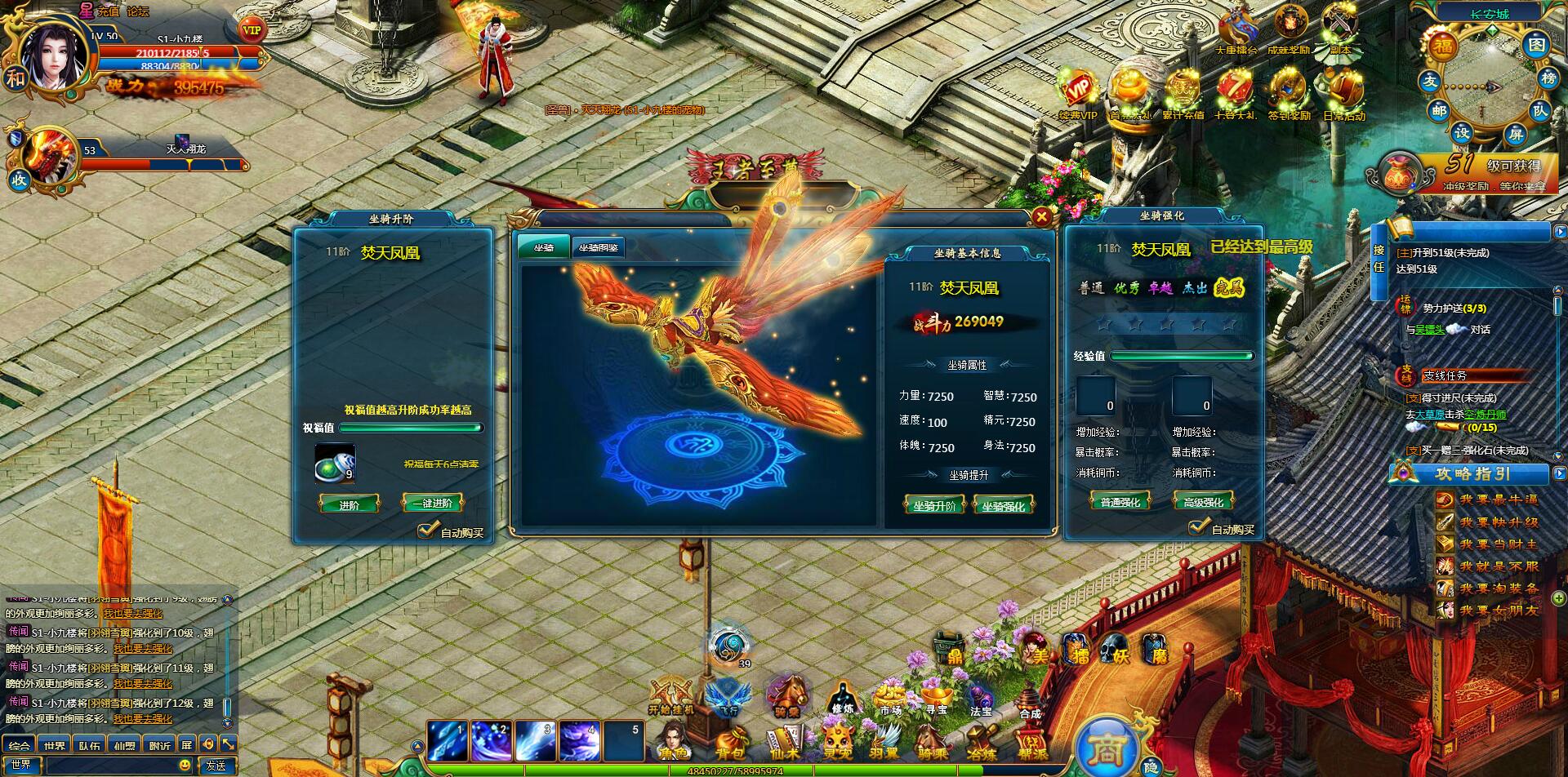Viewport: 1568px width, 777px height.
Task: Open the 角色 character sheet icon
Action: (x=675, y=743)
